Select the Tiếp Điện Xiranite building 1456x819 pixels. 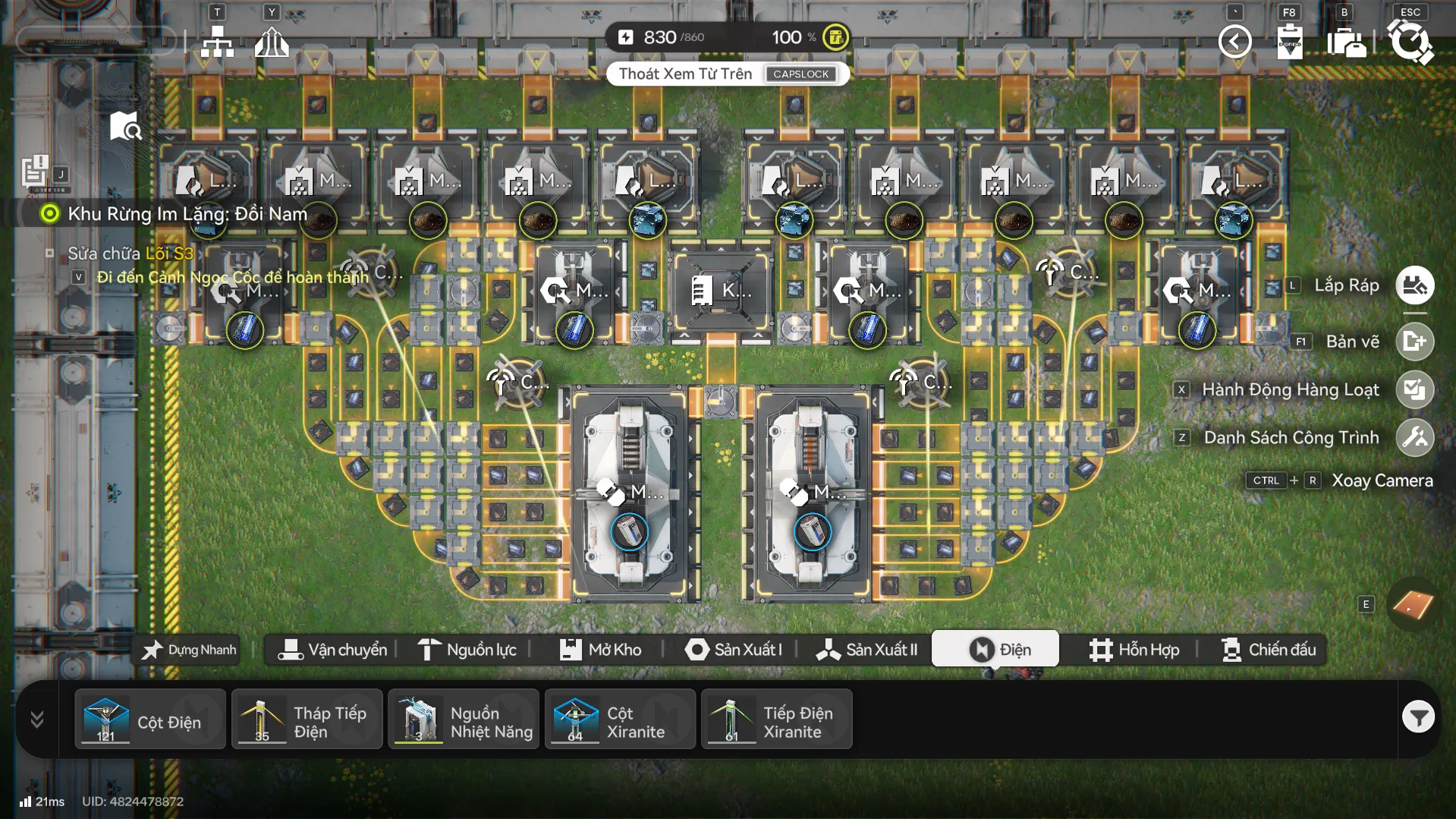point(776,719)
